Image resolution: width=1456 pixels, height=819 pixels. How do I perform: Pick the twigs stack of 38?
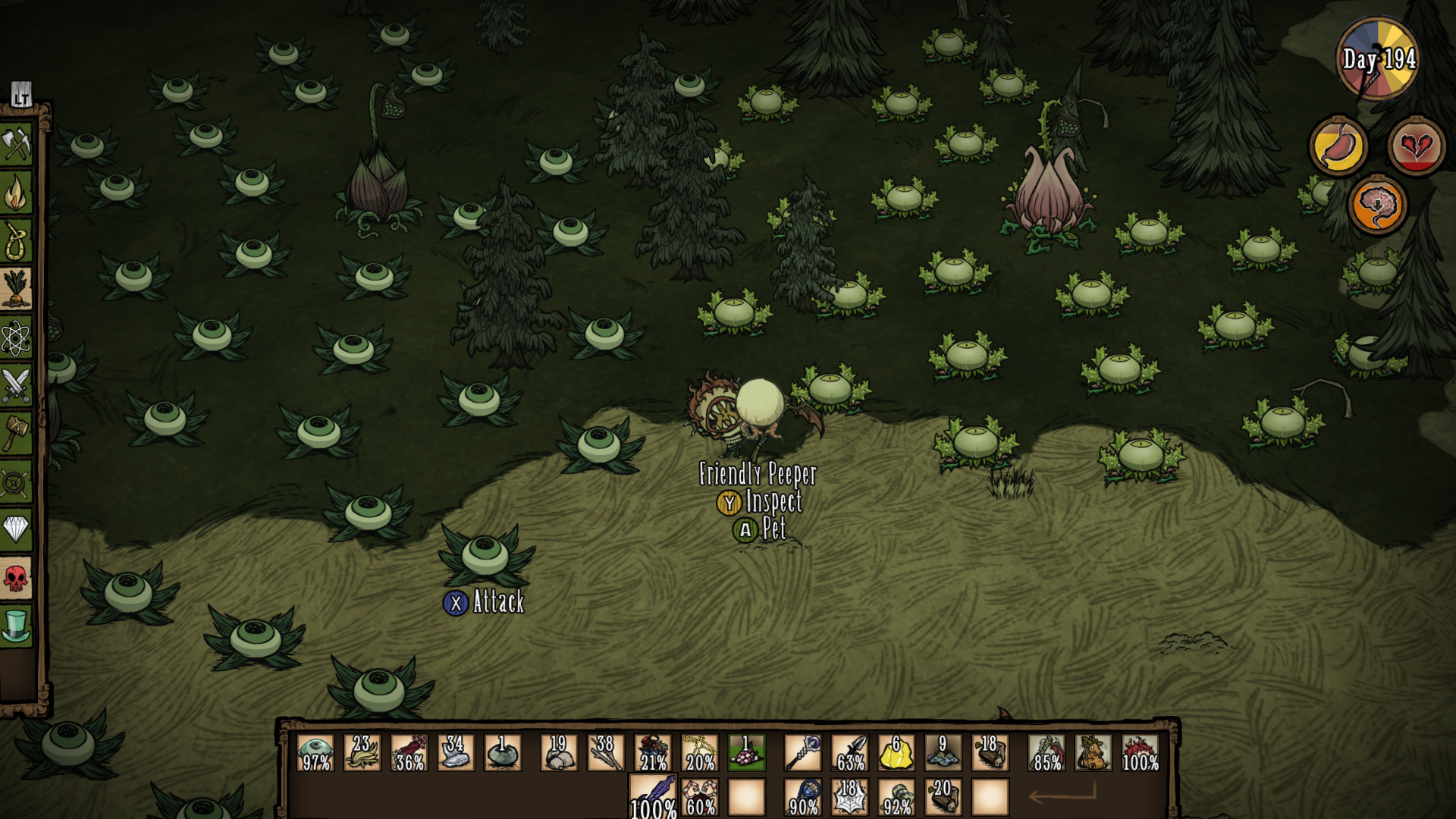coord(605,752)
